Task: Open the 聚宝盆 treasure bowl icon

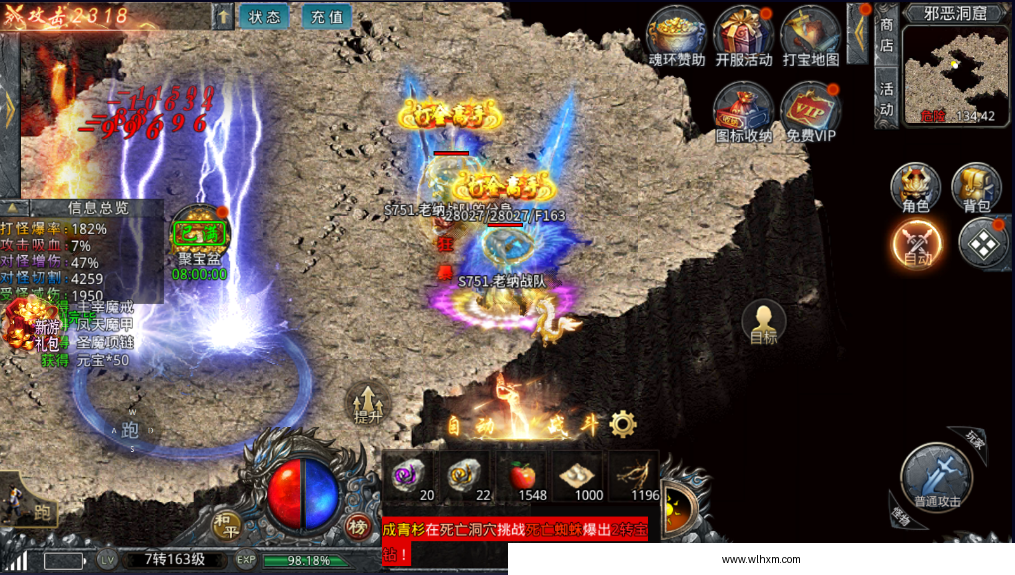Action: [200, 236]
